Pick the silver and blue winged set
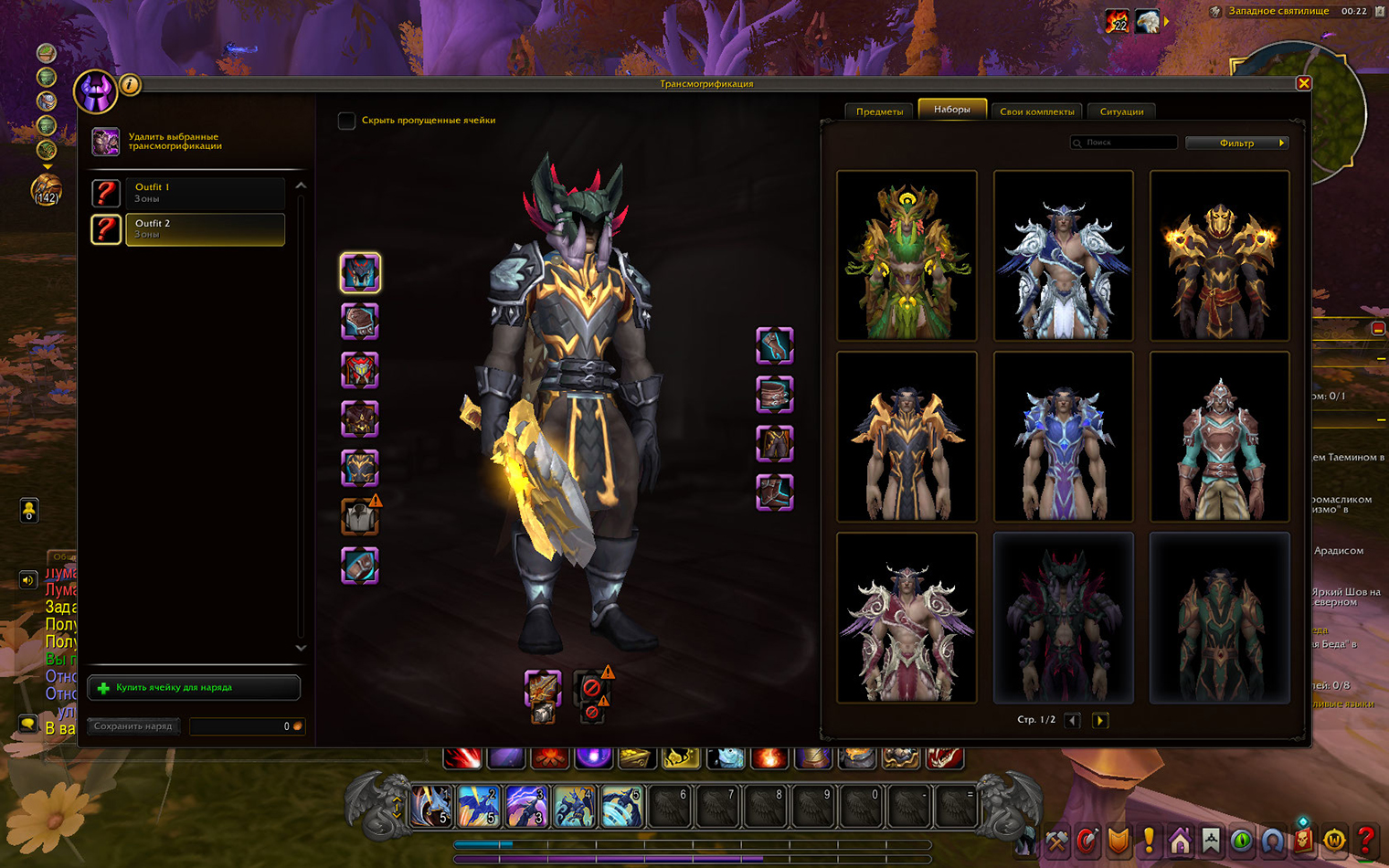Screen dimensions: 1389x868 point(1063,255)
